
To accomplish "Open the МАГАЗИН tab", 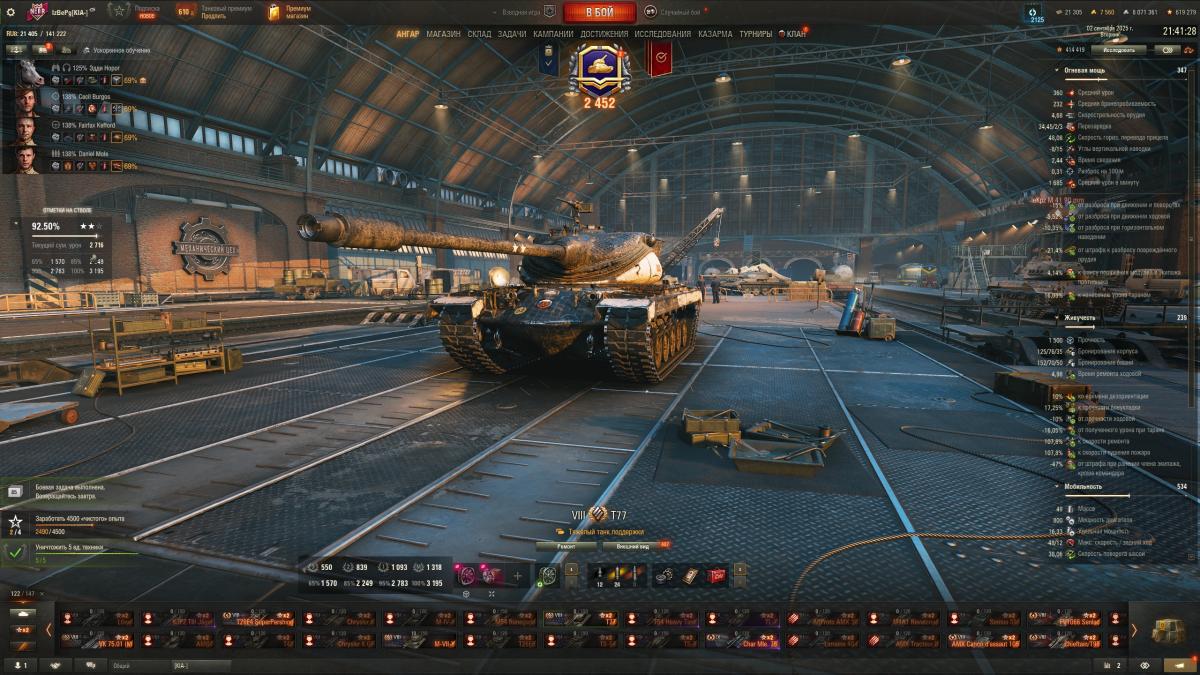I will (443, 34).
